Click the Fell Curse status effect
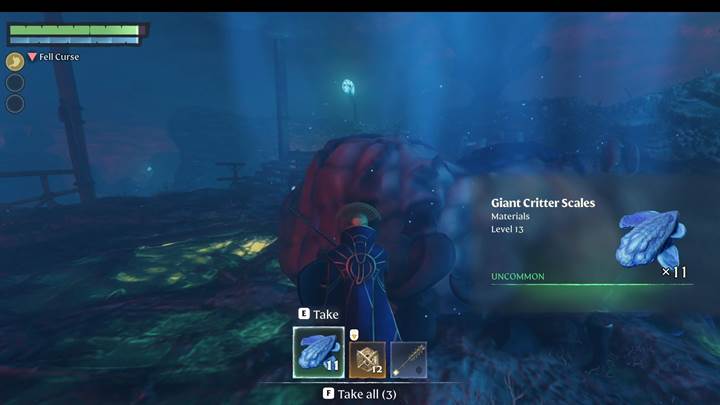This screenshot has height=405, width=720. click(54, 57)
